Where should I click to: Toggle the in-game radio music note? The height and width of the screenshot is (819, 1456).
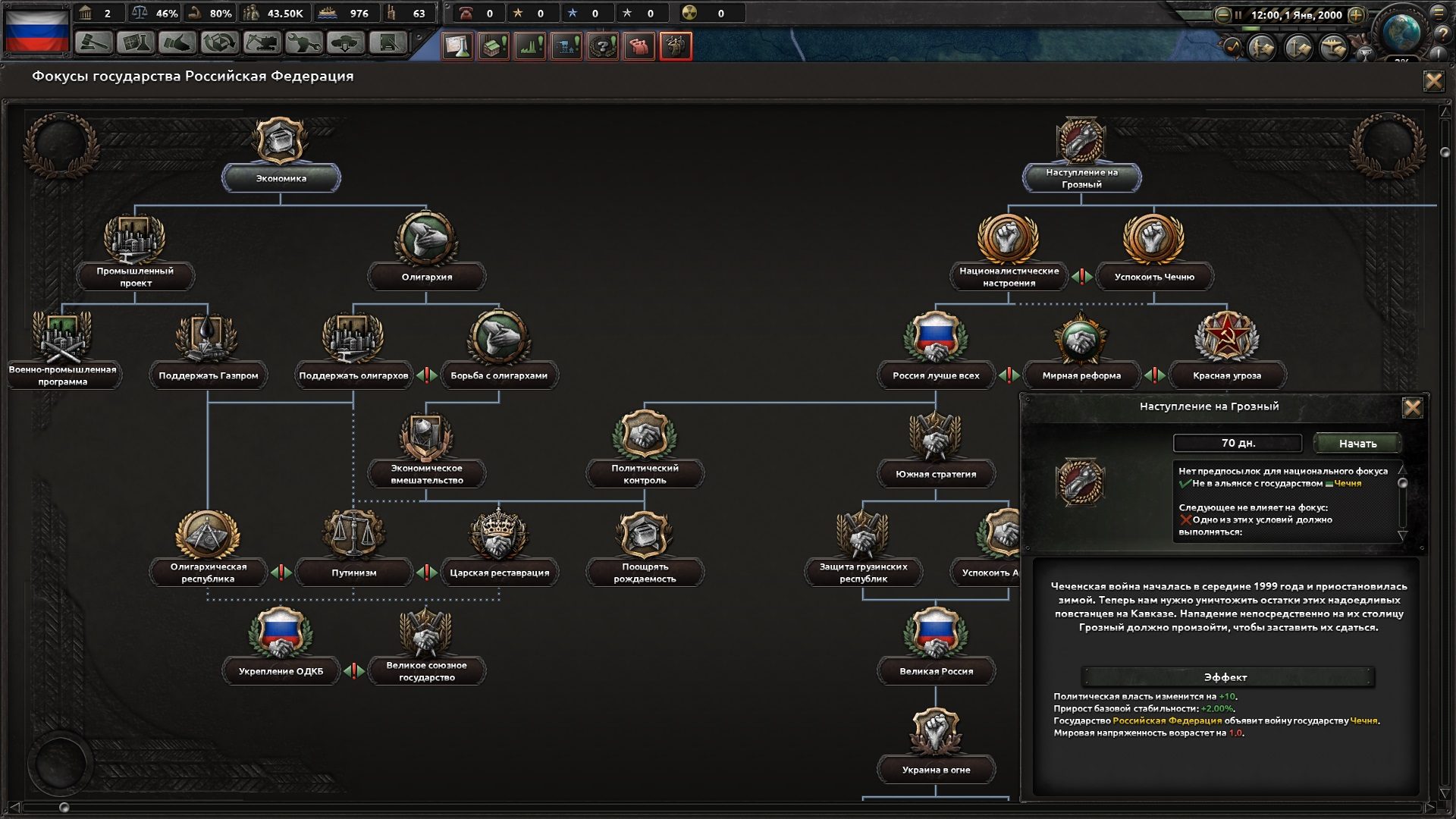tap(1234, 47)
